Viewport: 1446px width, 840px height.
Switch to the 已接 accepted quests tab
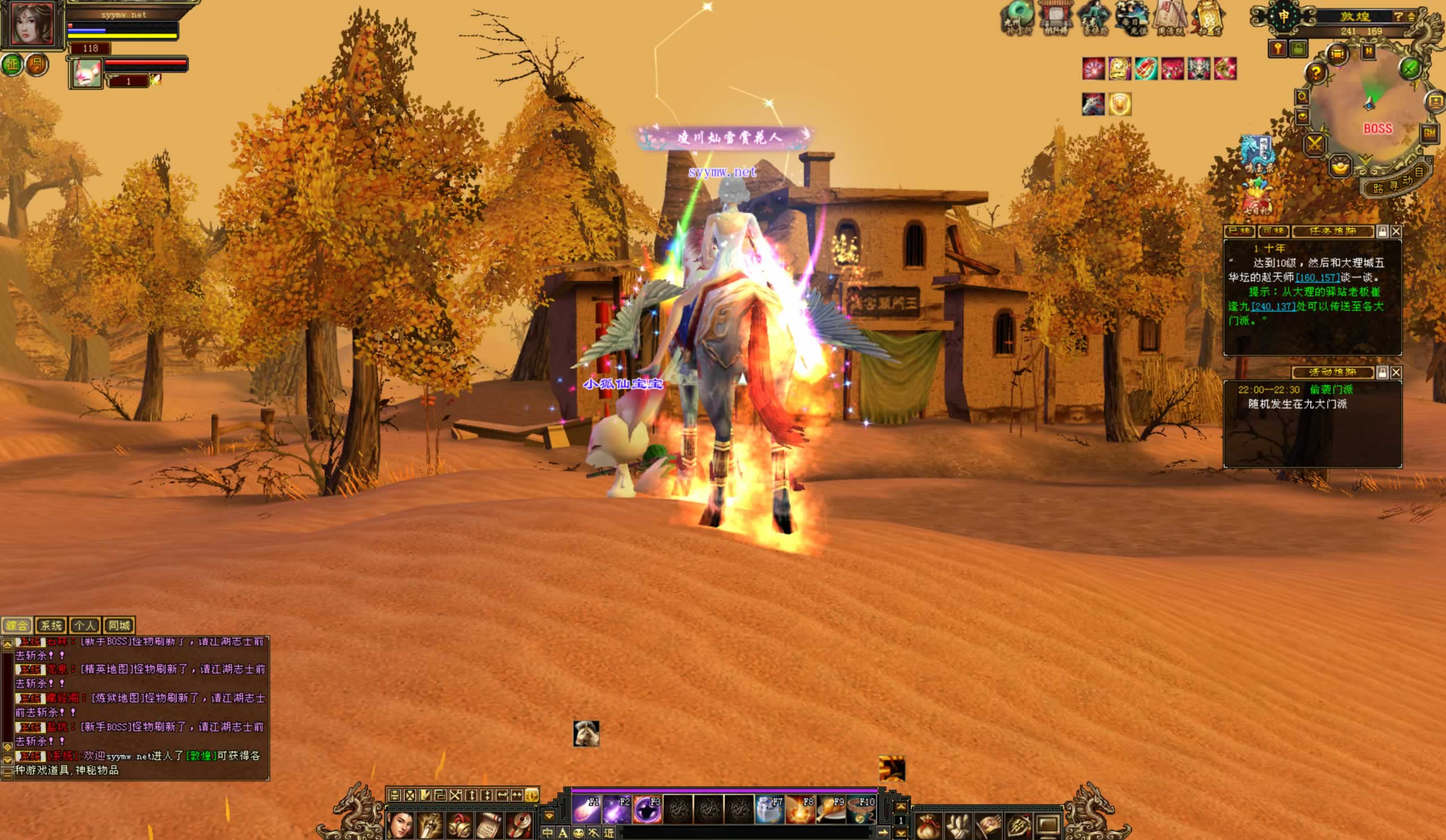pyautogui.click(x=1239, y=231)
